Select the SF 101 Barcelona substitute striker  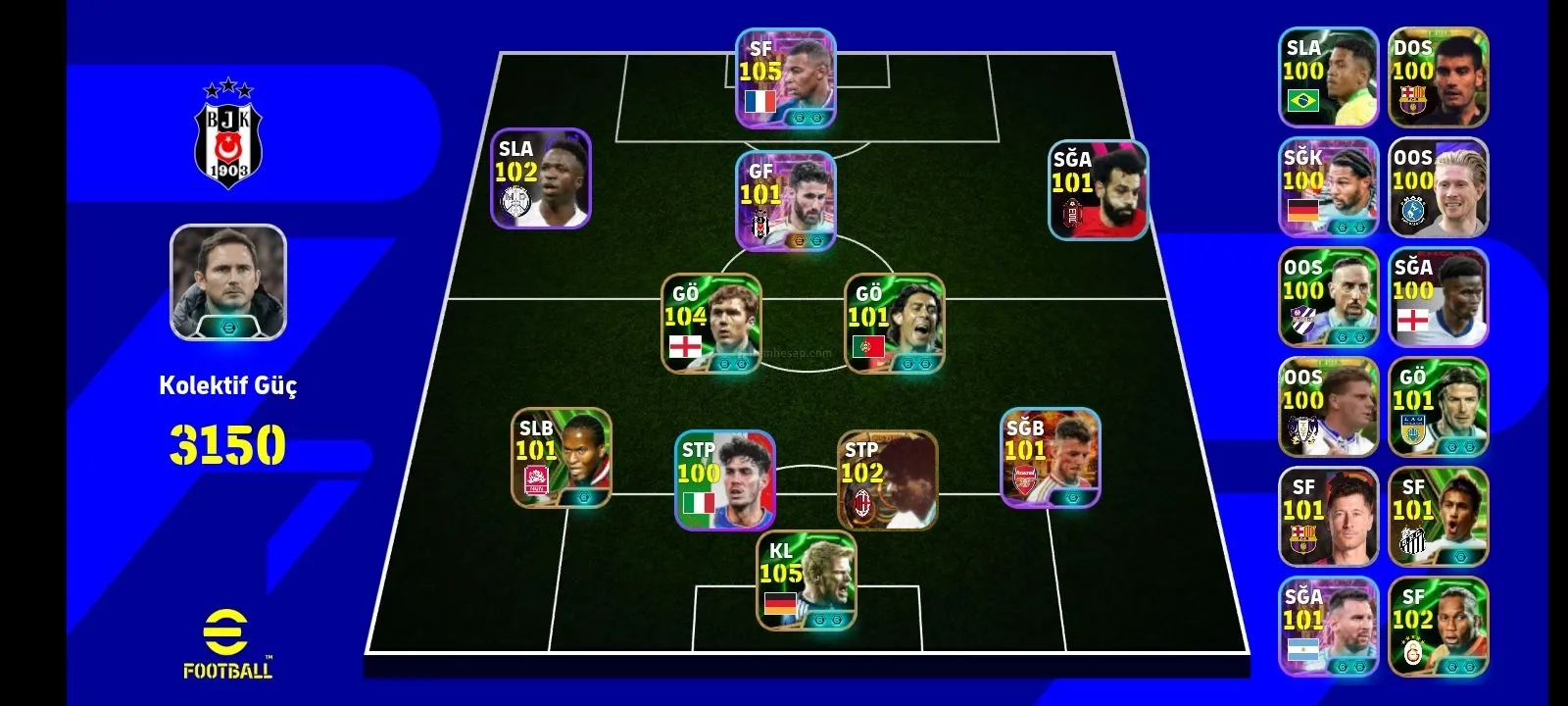pos(1328,517)
